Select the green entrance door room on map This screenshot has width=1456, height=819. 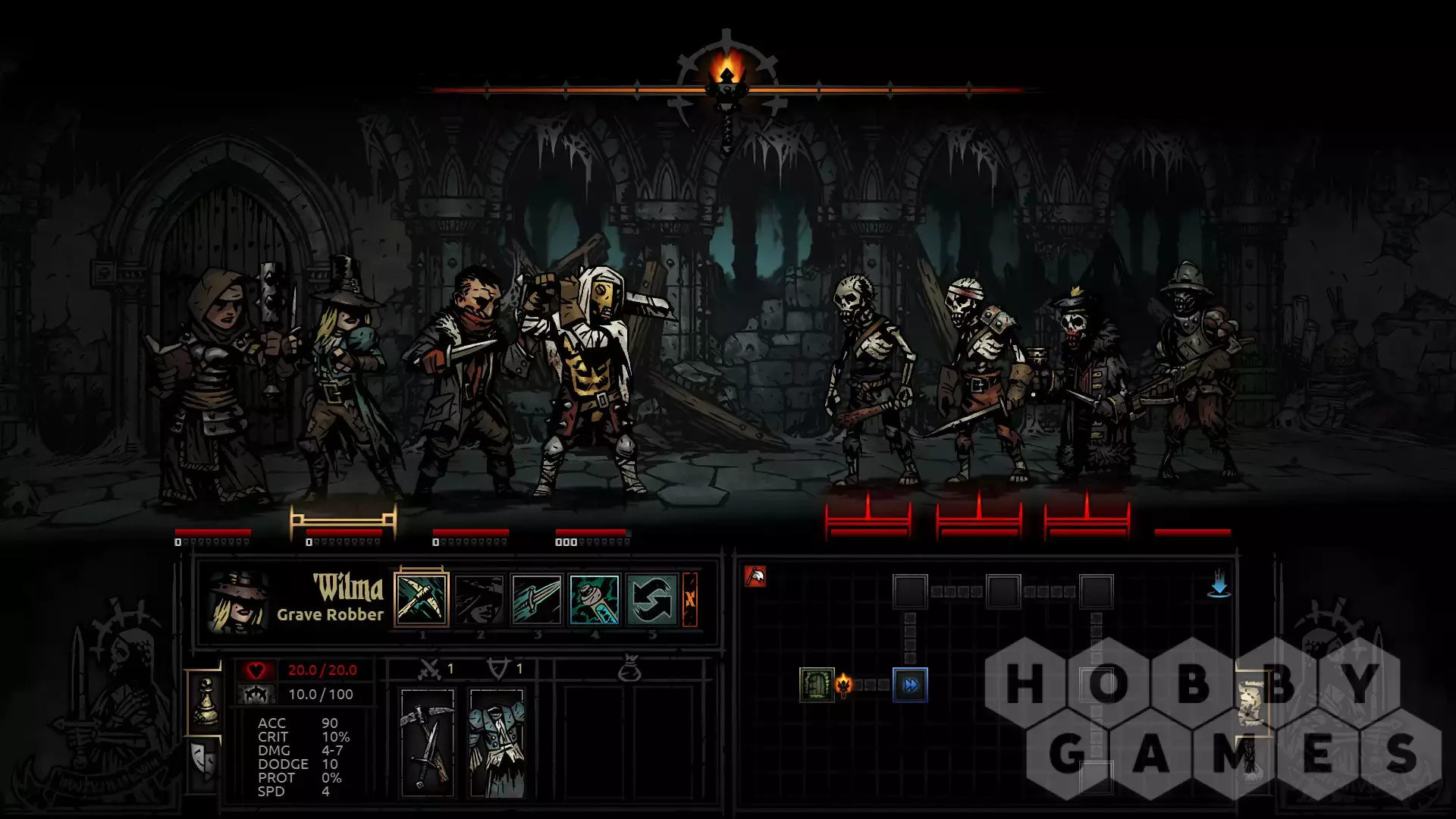[x=817, y=686]
